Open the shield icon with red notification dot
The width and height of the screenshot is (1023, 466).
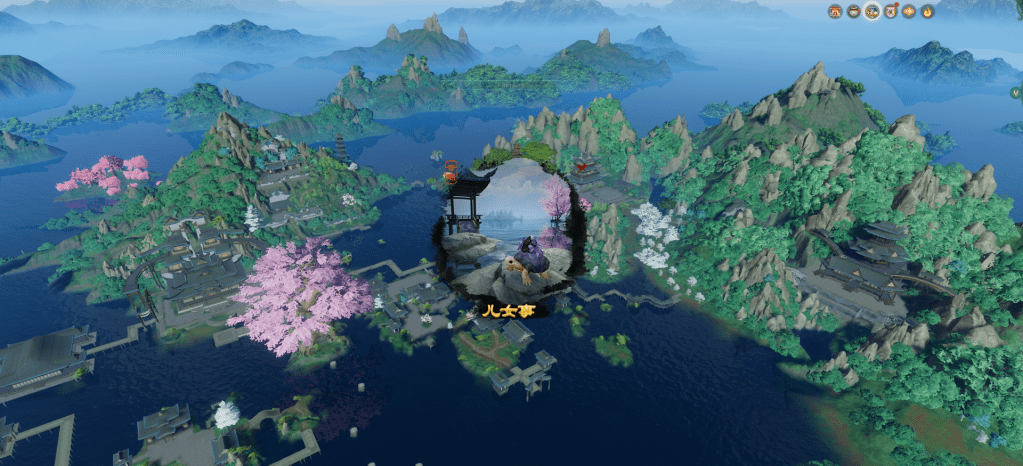click(x=890, y=12)
